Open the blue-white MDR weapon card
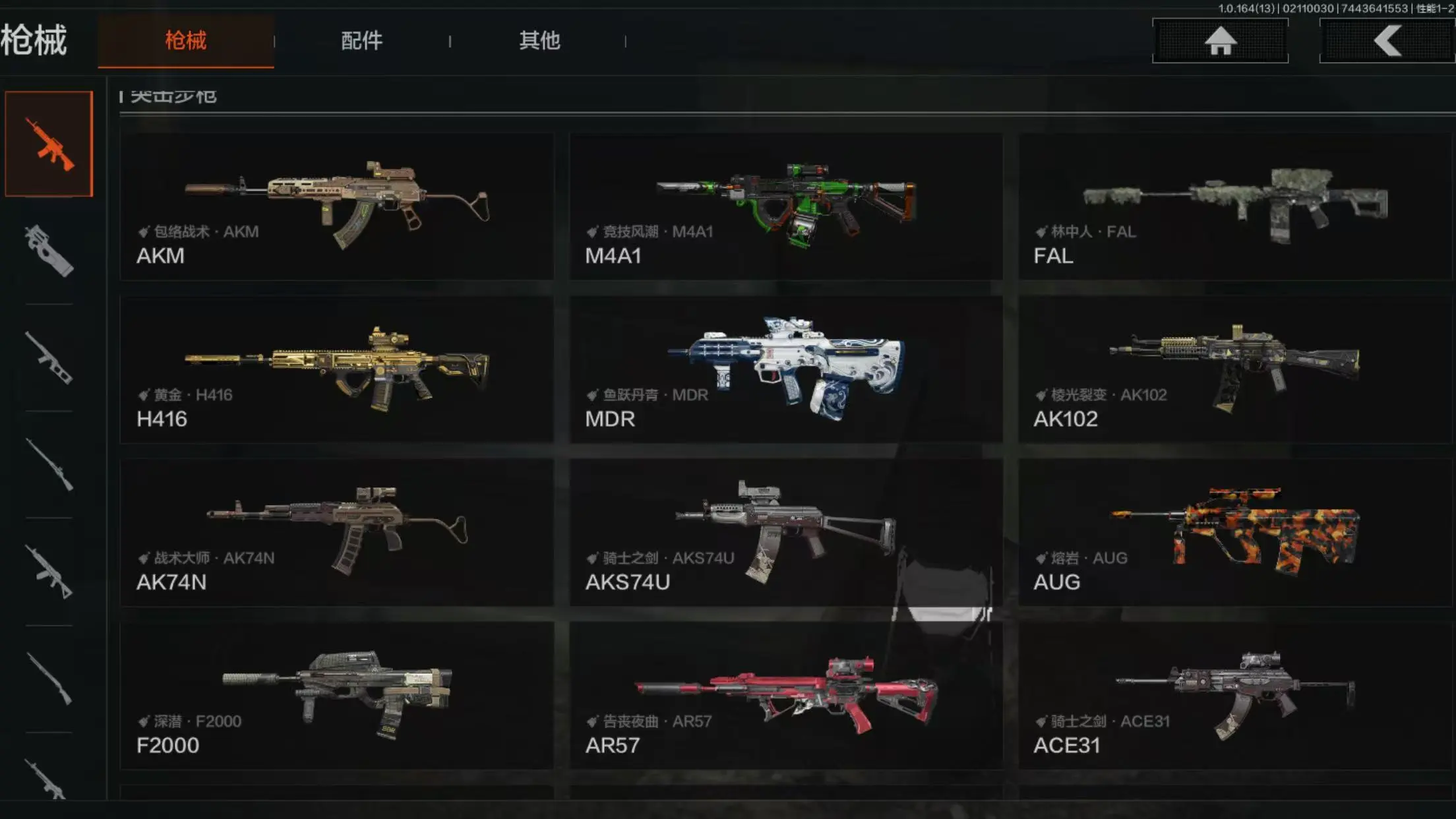 tap(785, 369)
